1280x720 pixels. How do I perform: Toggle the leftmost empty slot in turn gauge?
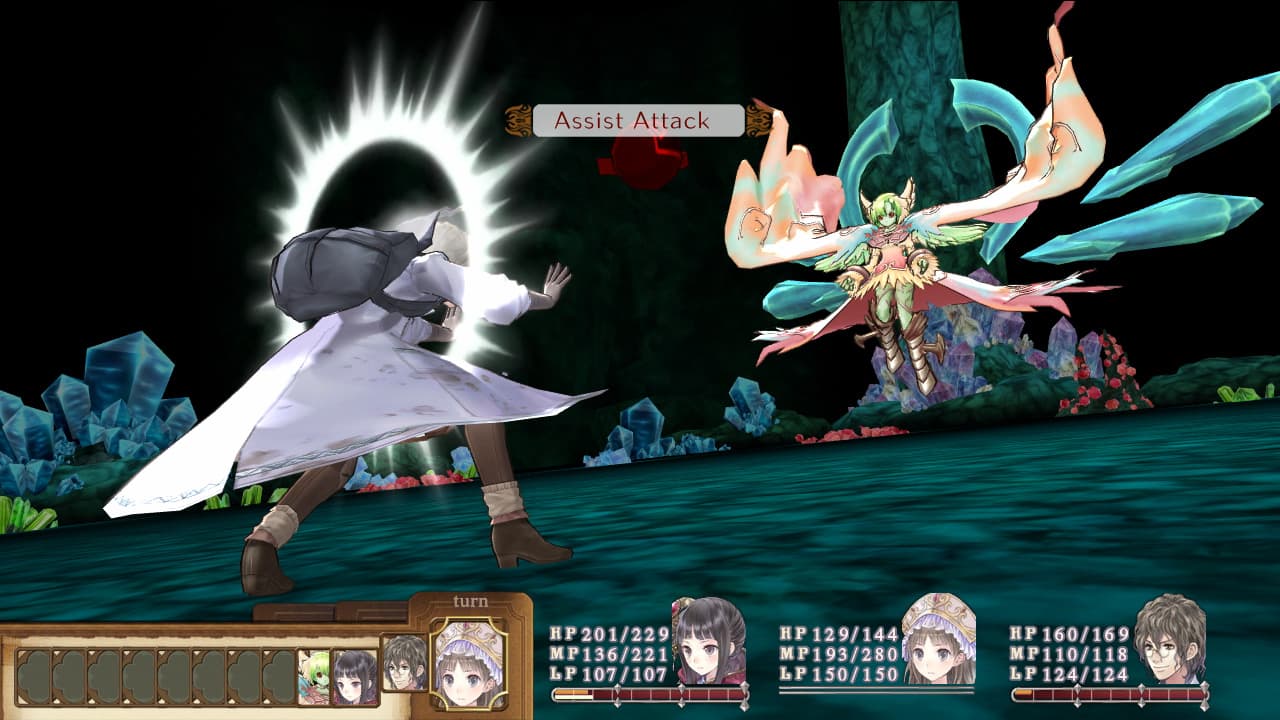[33, 675]
